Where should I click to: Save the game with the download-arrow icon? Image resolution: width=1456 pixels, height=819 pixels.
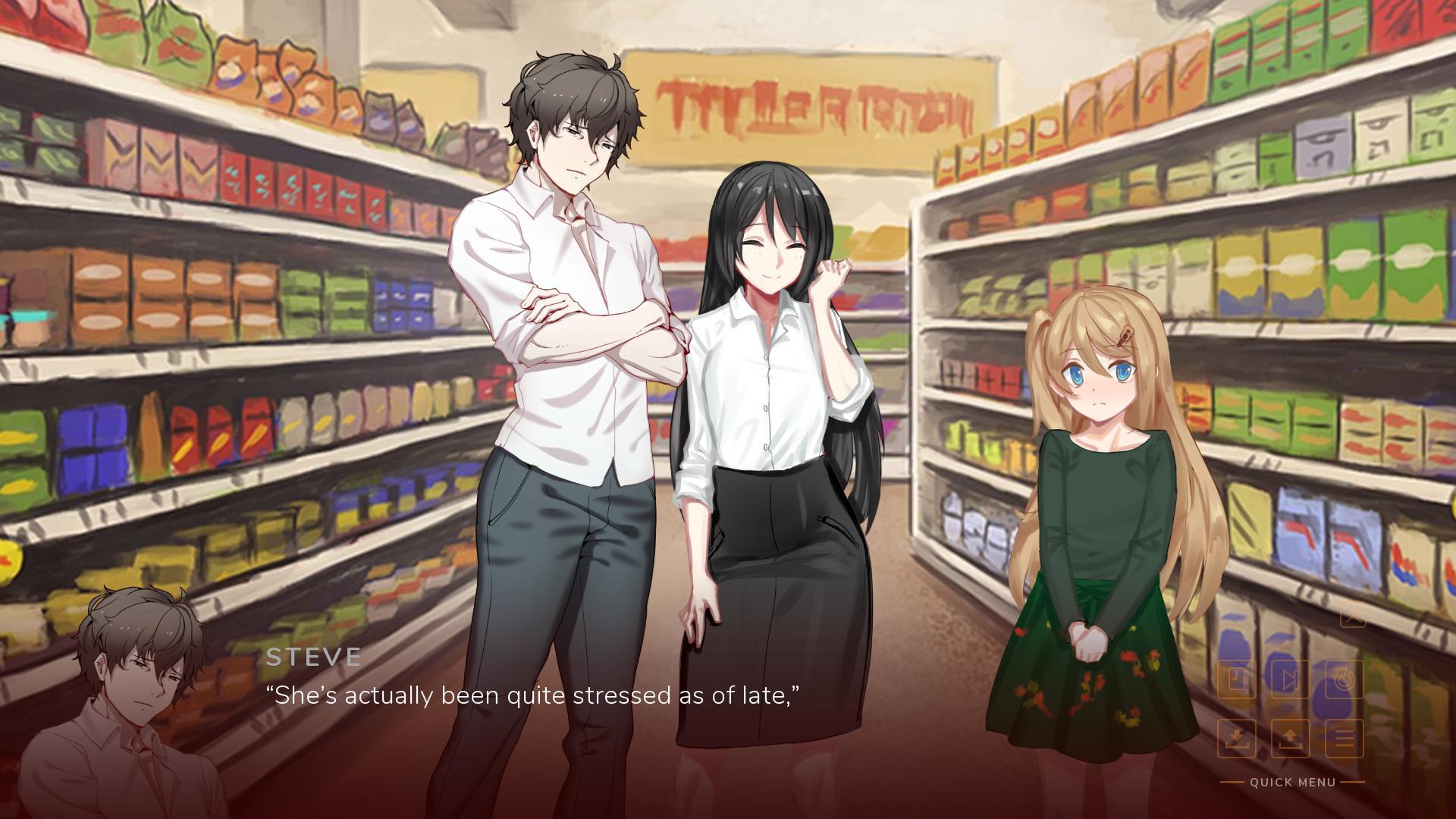[x=1237, y=737]
